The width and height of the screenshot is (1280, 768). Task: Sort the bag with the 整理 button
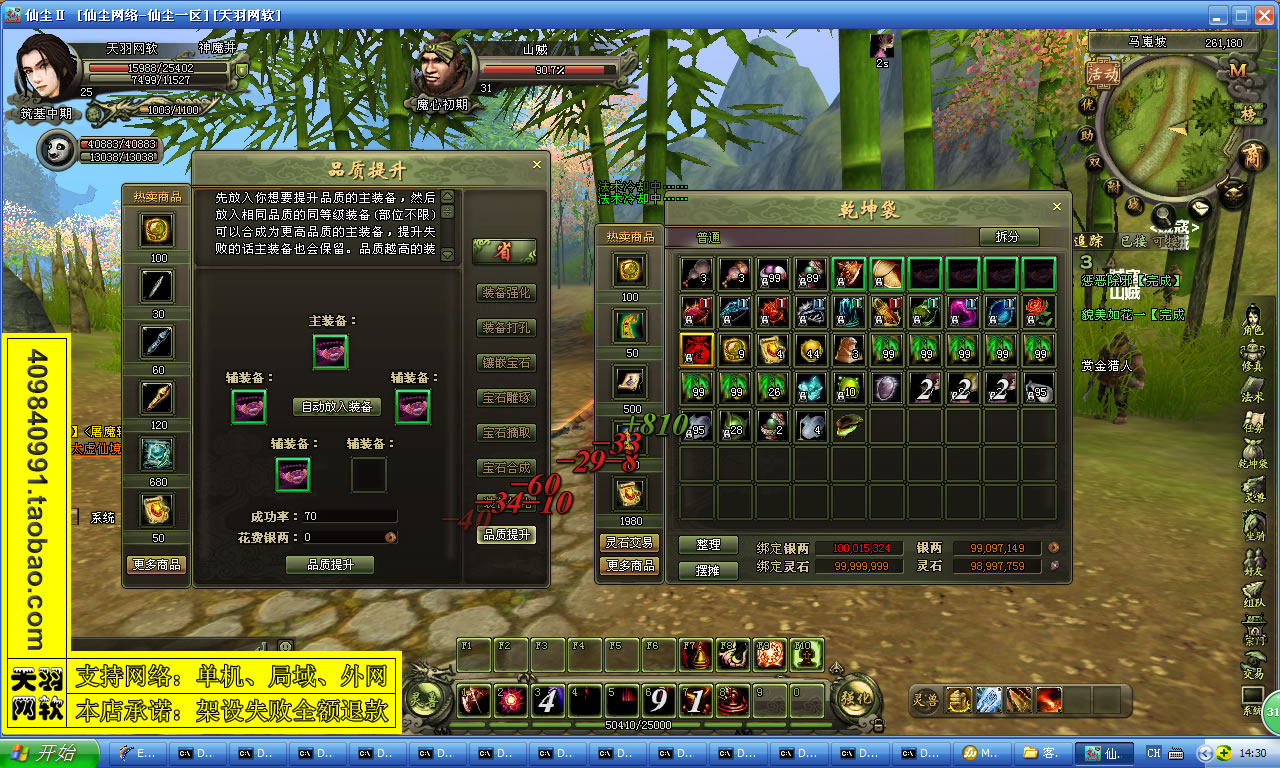point(708,546)
